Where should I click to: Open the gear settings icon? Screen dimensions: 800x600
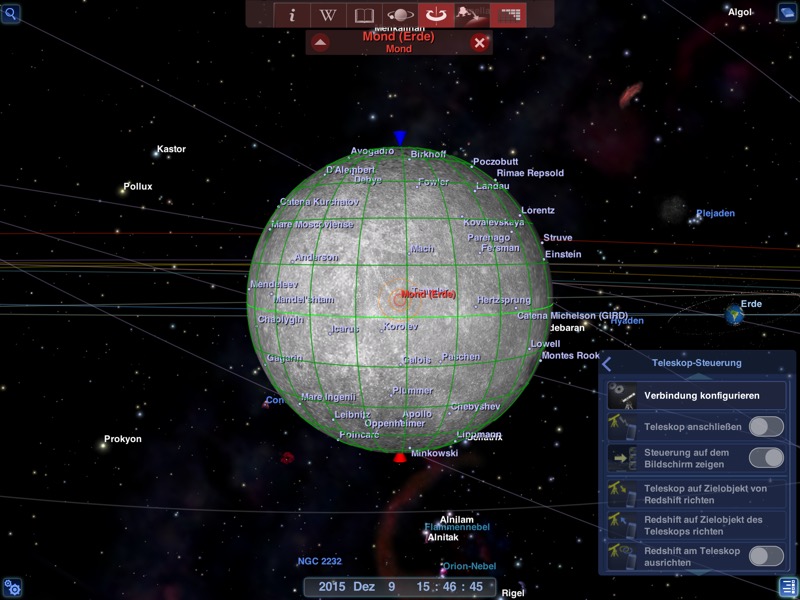(12, 587)
